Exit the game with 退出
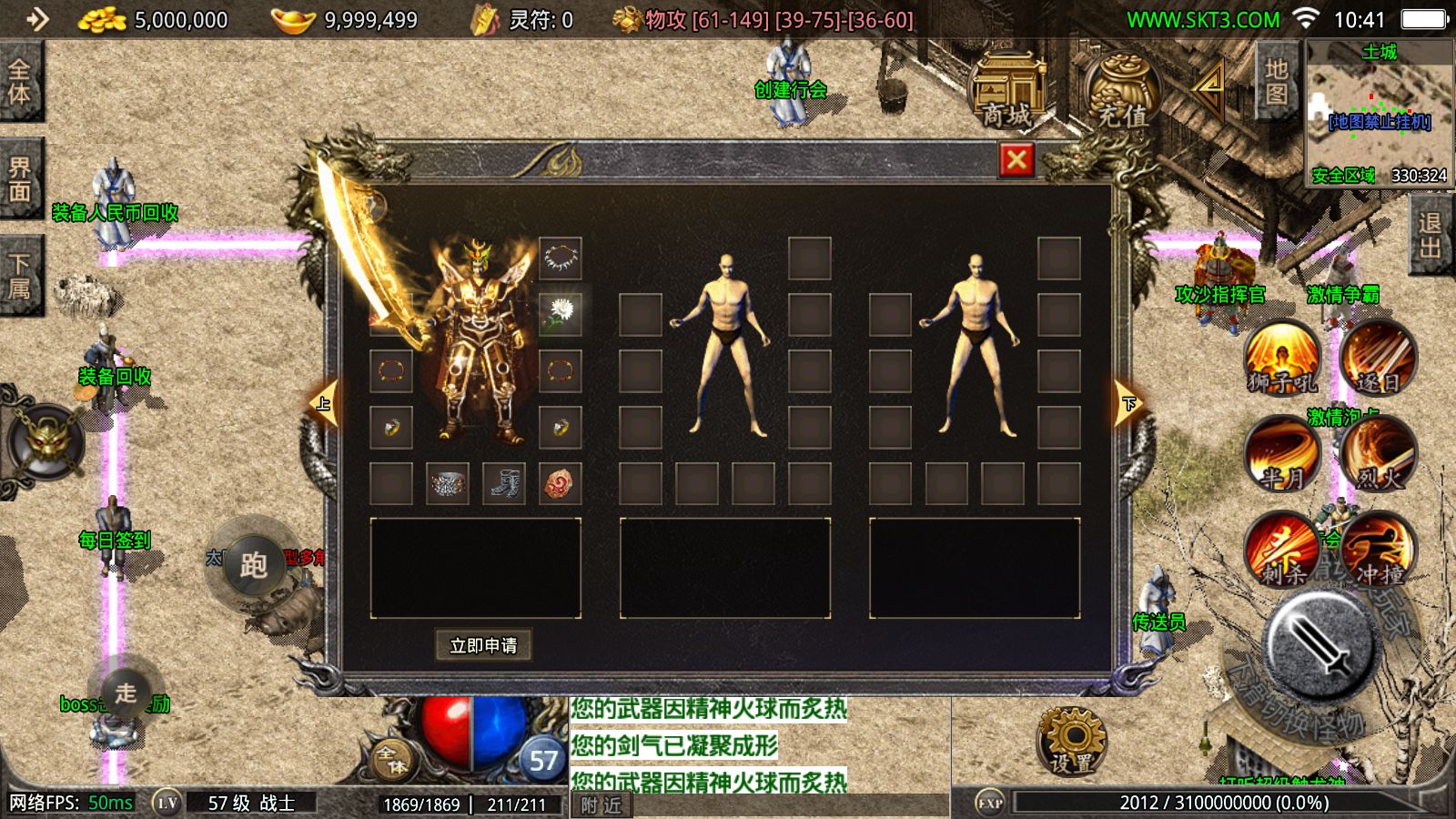Image resolution: width=1456 pixels, height=819 pixels. pyautogui.click(x=1430, y=236)
